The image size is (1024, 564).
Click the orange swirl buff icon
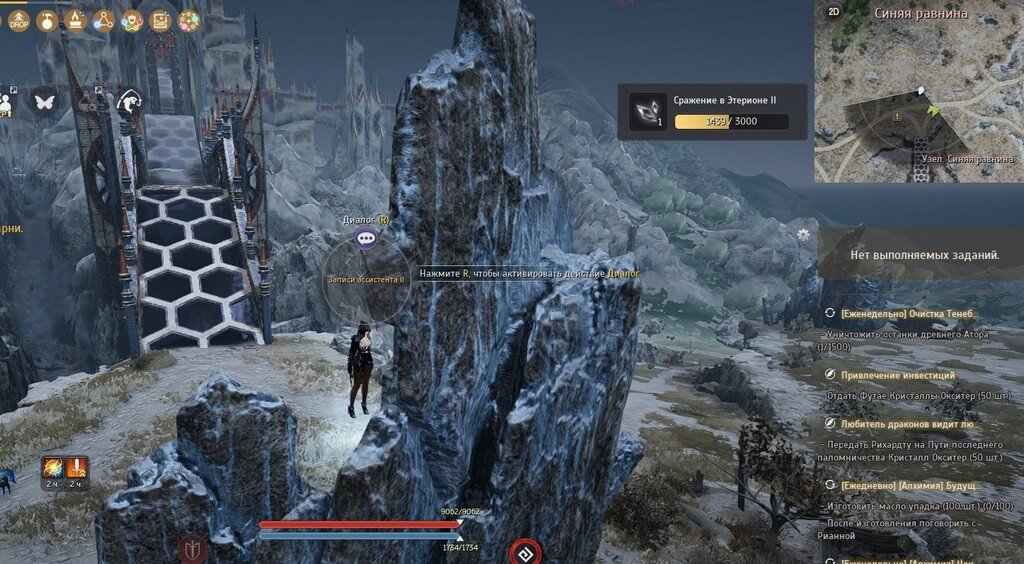pos(52,467)
